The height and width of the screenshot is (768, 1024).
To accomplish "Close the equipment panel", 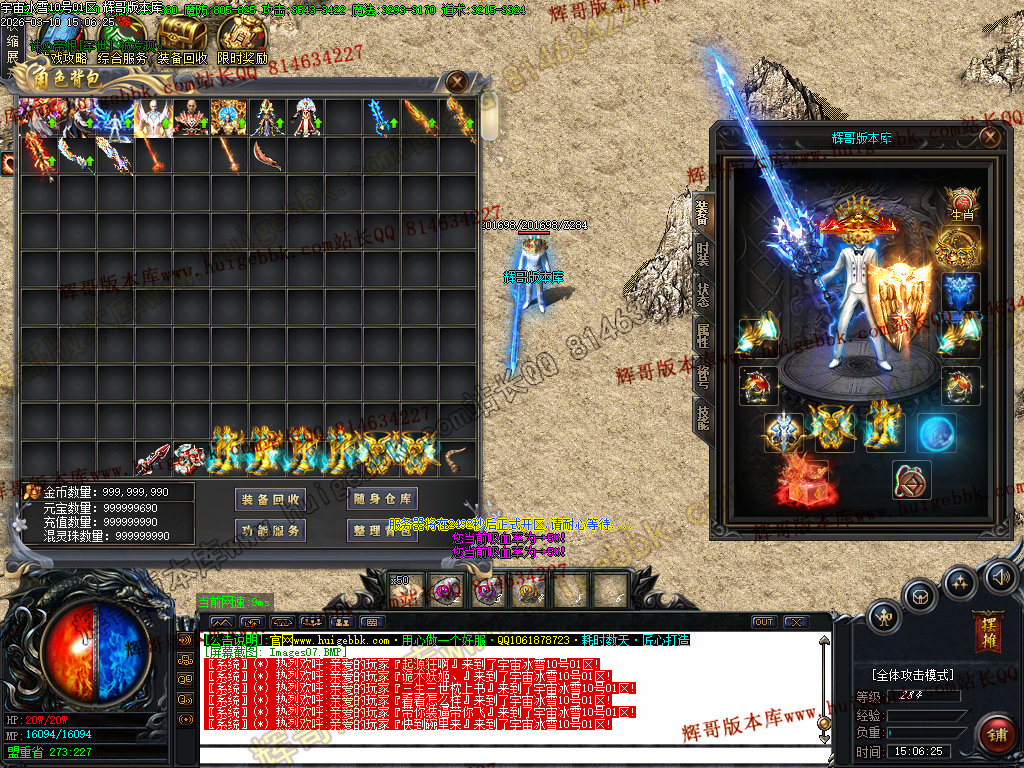I will tap(989, 137).
